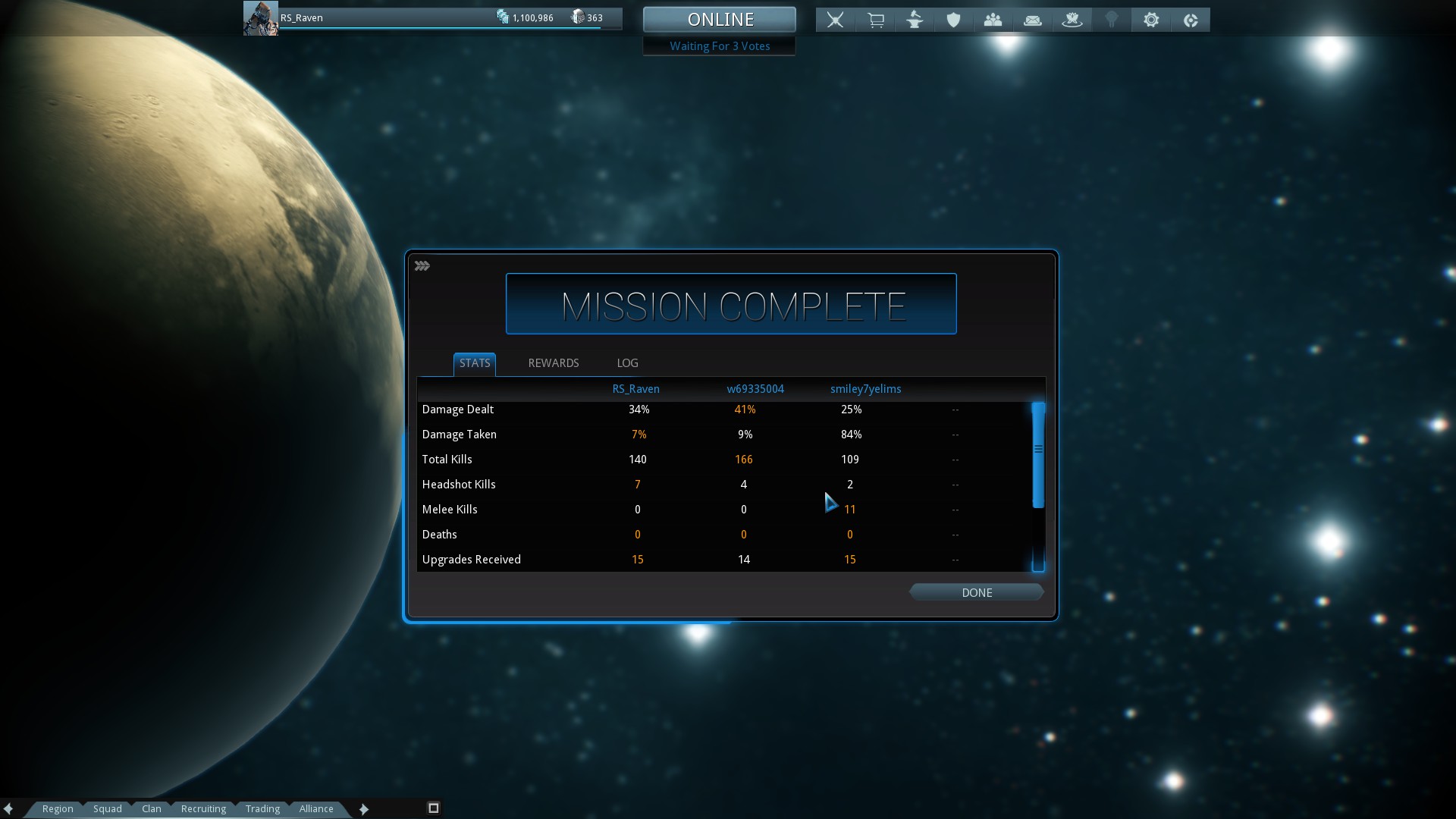Open the LOG tab
Viewport: 1456px width, 819px height.
pyautogui.click(x=627, y=363)
